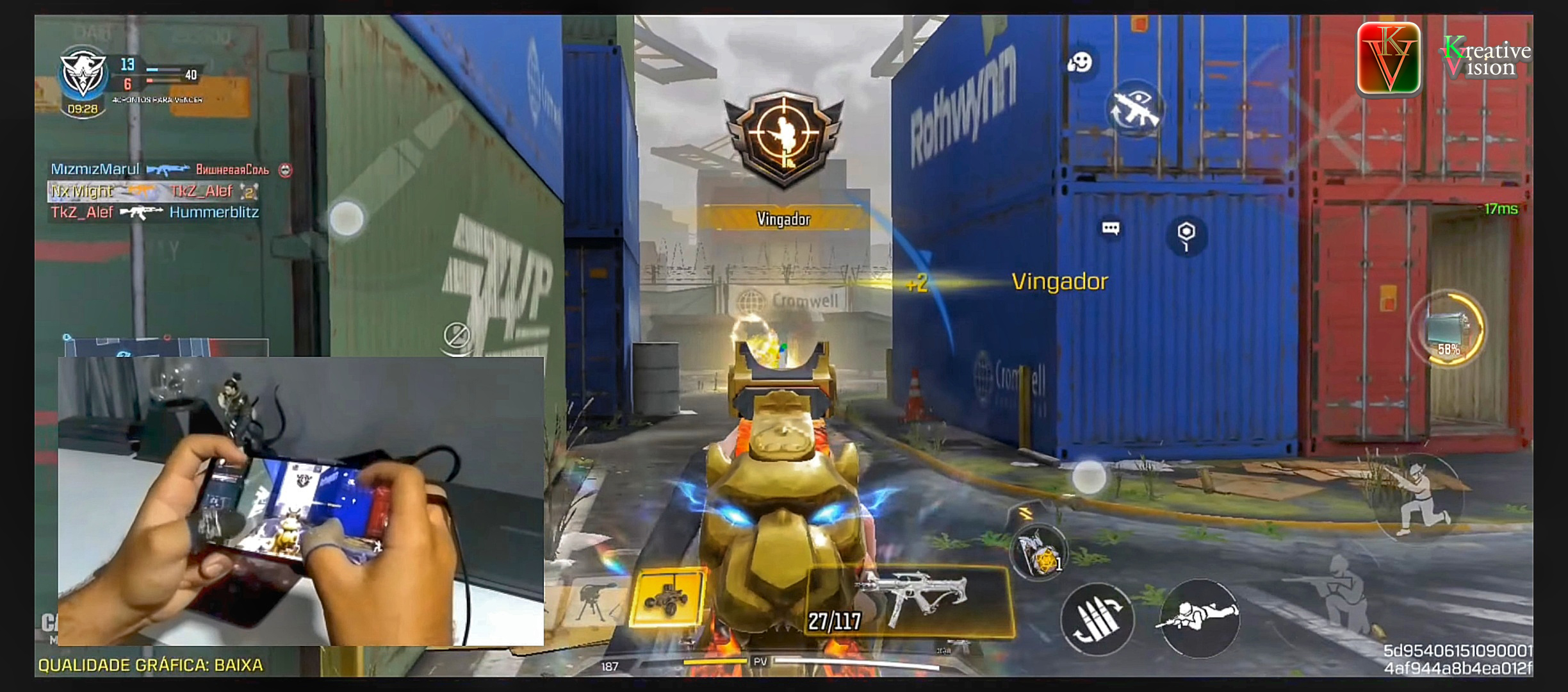
Task: Click the Kreative Vision channel logo
Action: click(x=1388, y=59)
